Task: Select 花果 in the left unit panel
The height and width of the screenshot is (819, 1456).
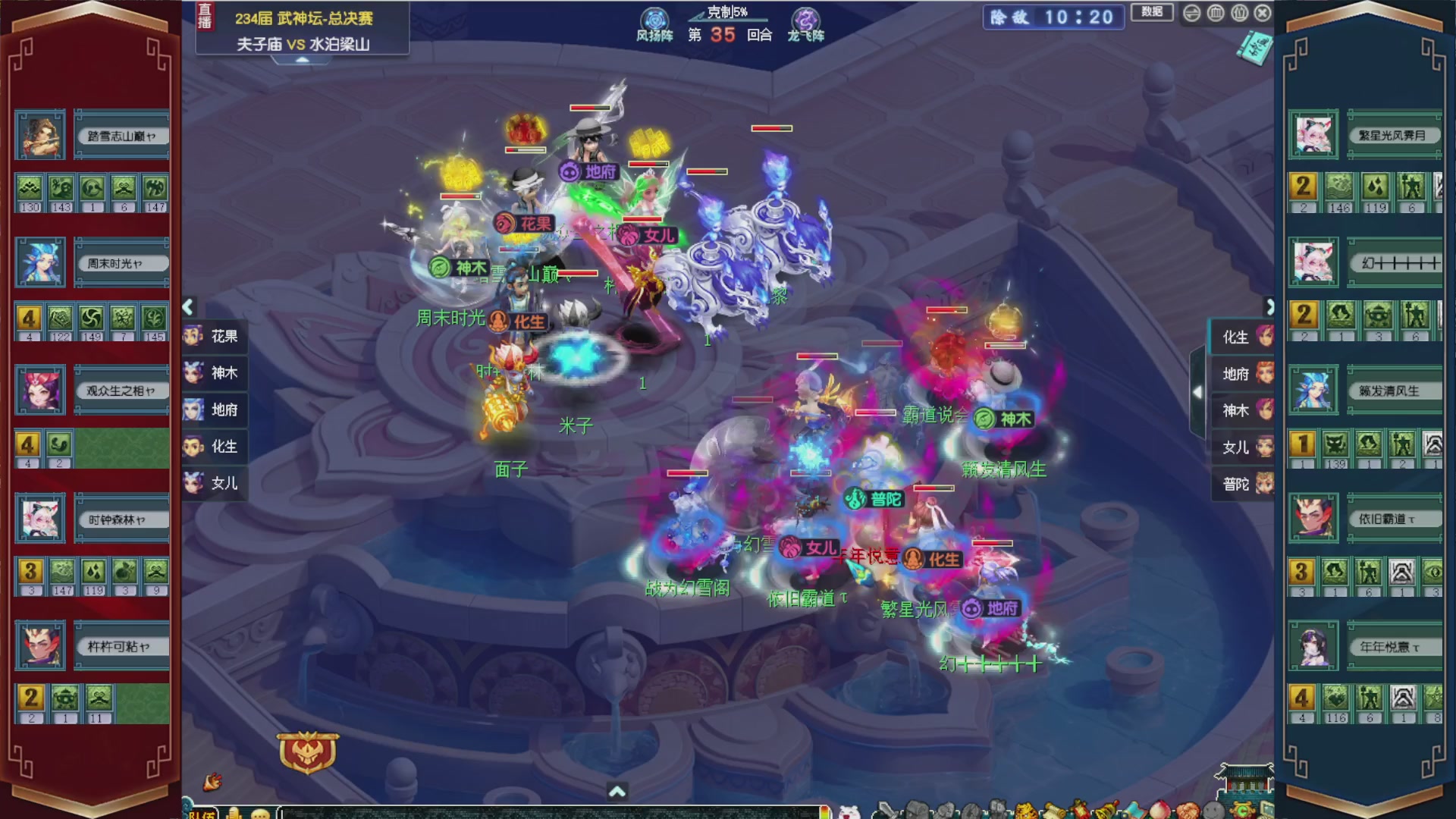Action: pyautogui.click(x=215, y=336)
